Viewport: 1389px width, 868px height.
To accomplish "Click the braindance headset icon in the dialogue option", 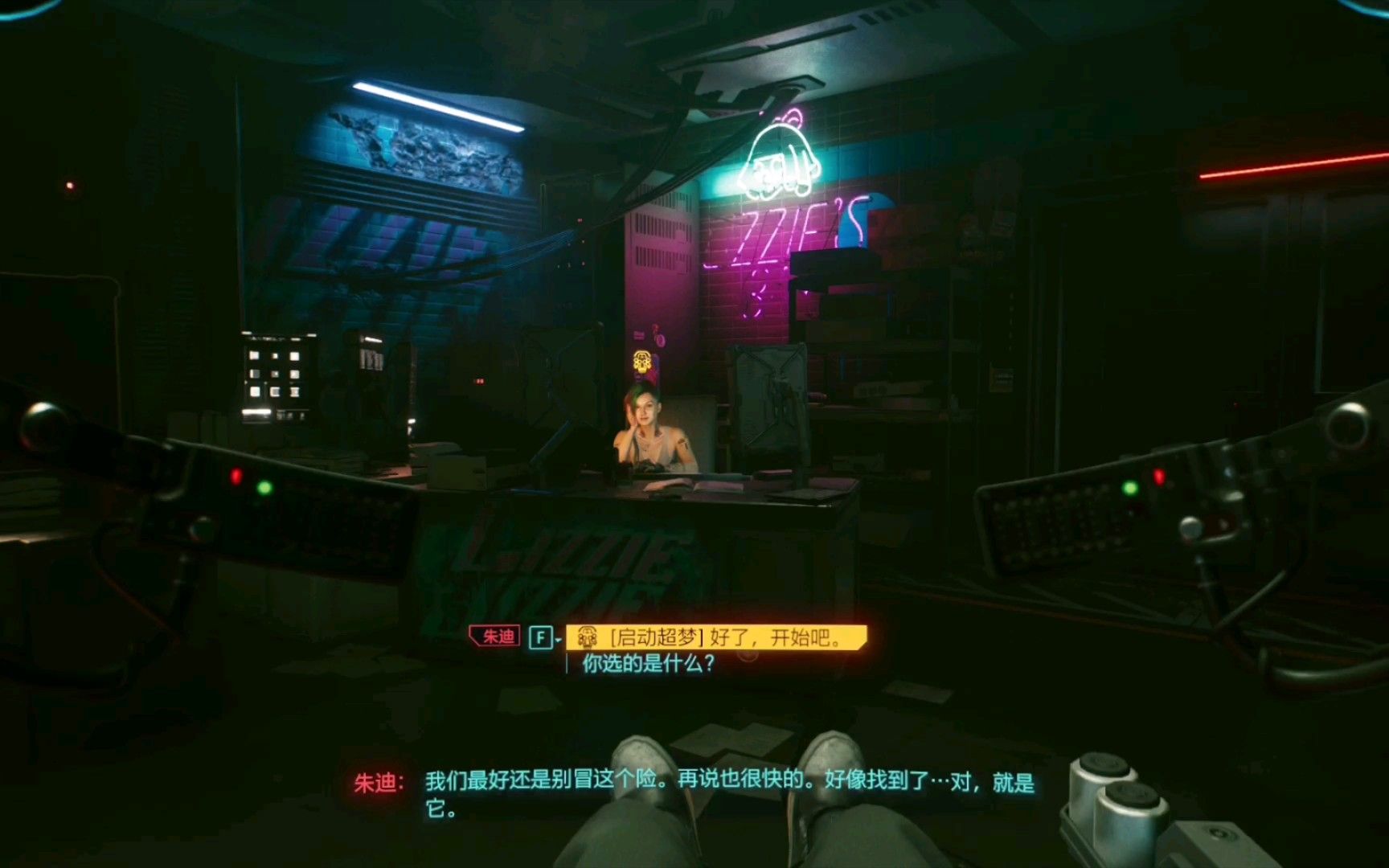I will (x=588, y=637).
